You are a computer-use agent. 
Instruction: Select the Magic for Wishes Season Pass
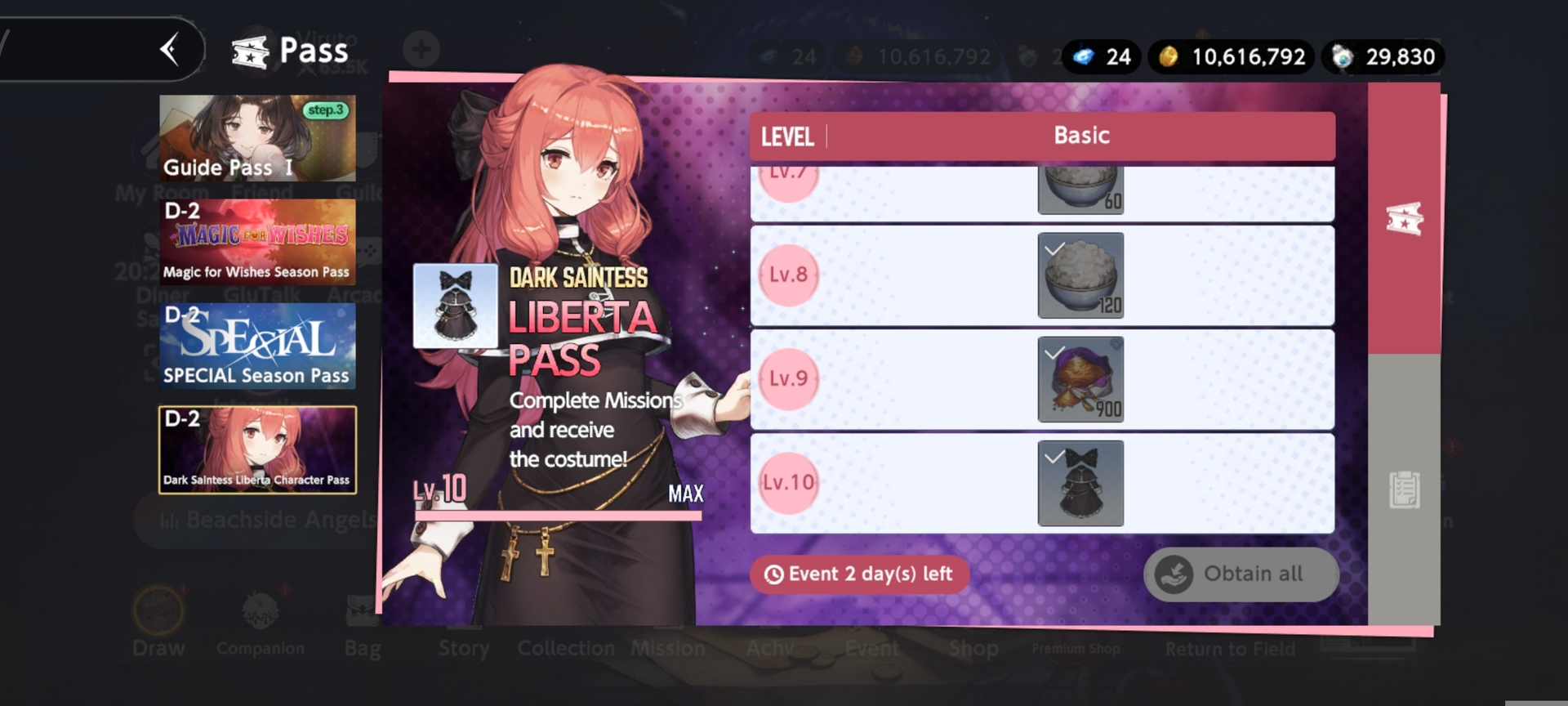[x=257, y=242]
